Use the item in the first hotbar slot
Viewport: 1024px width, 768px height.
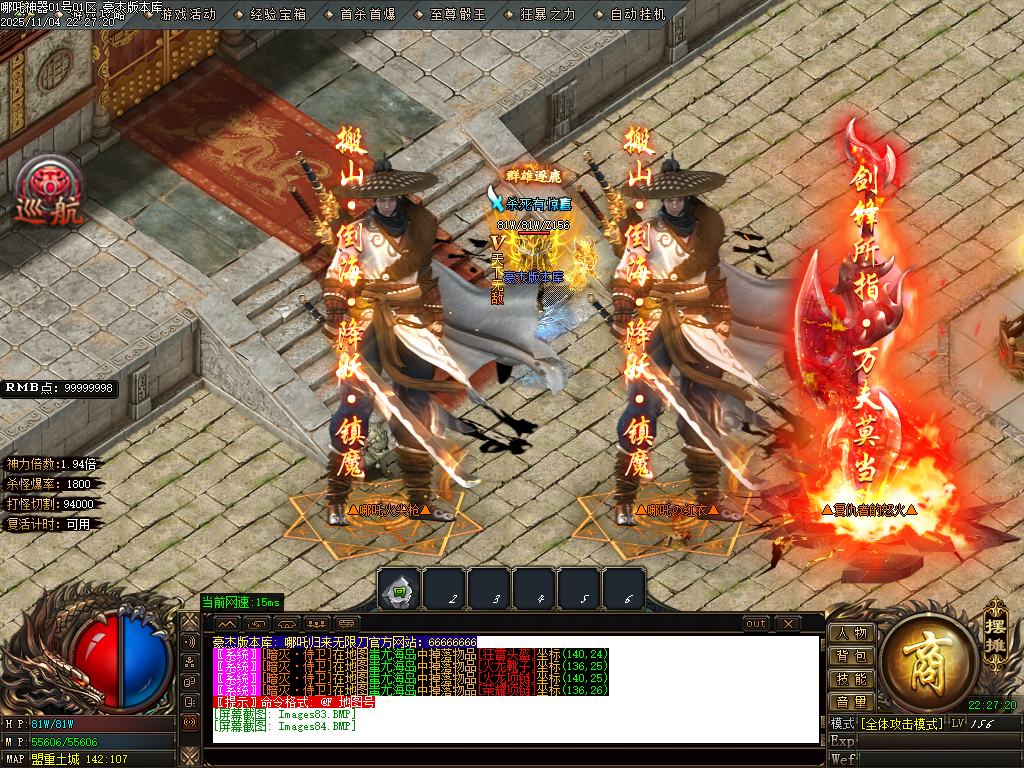398,590
